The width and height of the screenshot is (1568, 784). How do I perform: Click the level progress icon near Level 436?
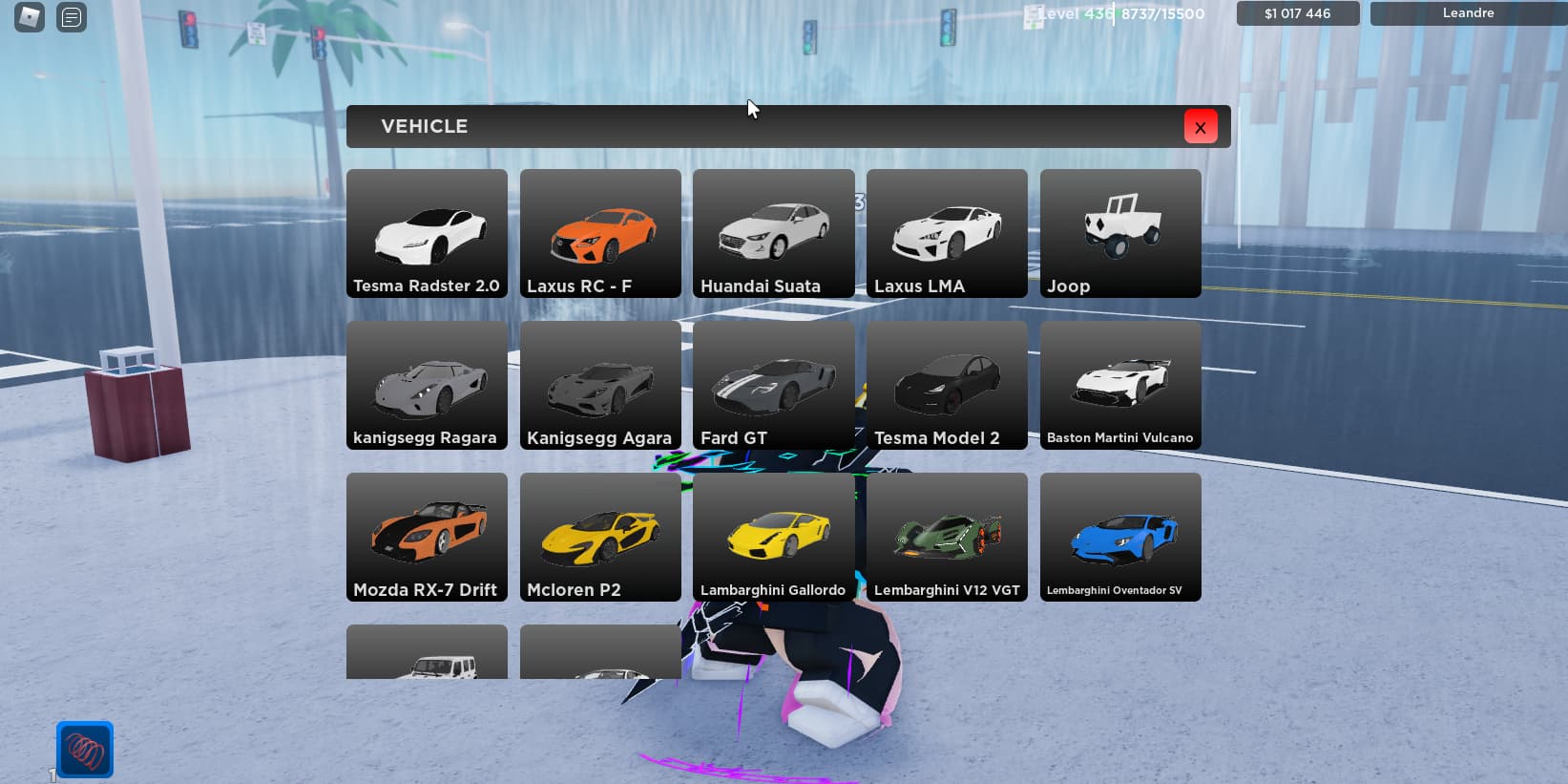pyautogui.click(x=1033, y=13)
